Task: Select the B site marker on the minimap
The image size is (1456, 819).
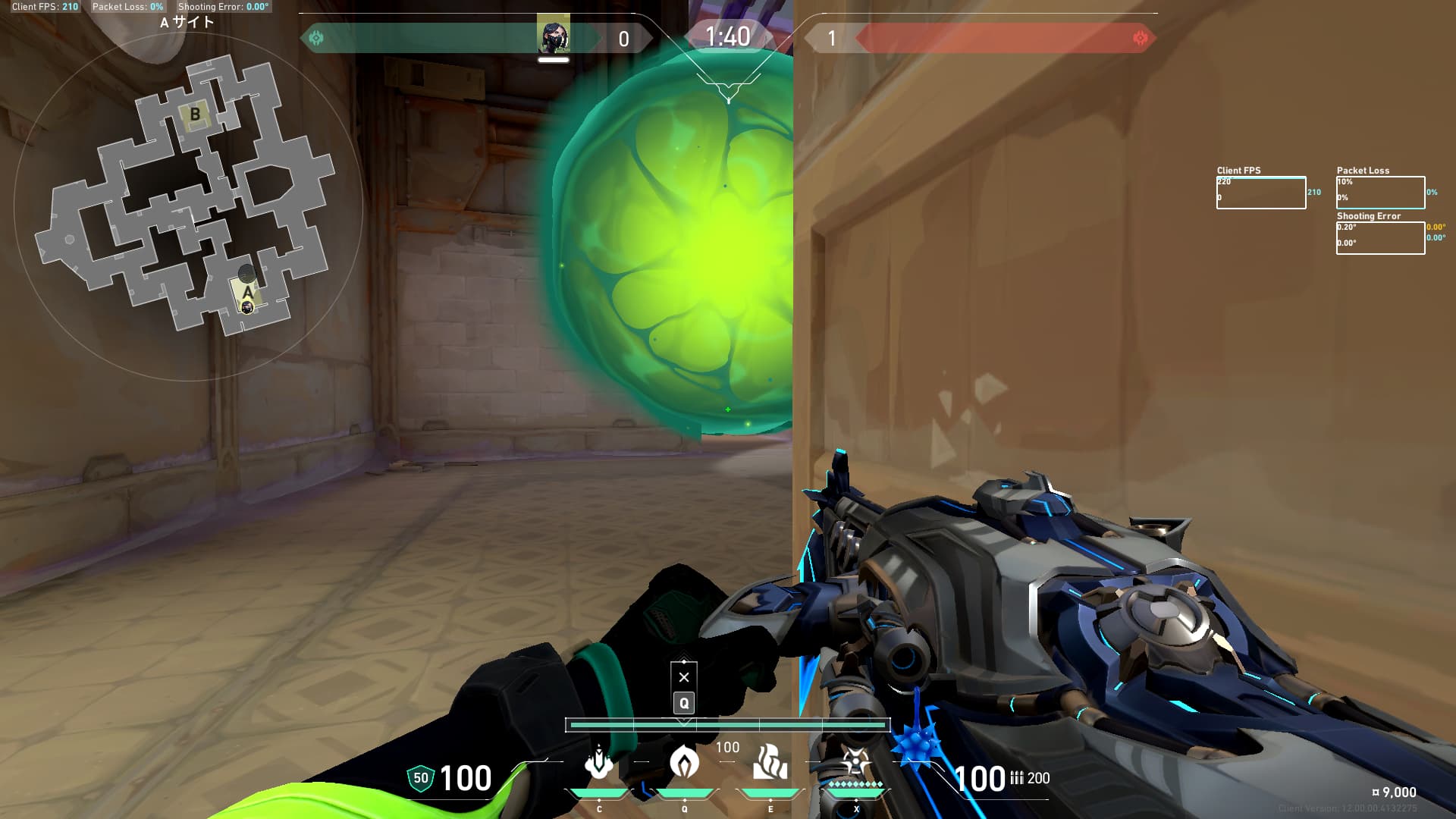Action: tap(195, 115)
